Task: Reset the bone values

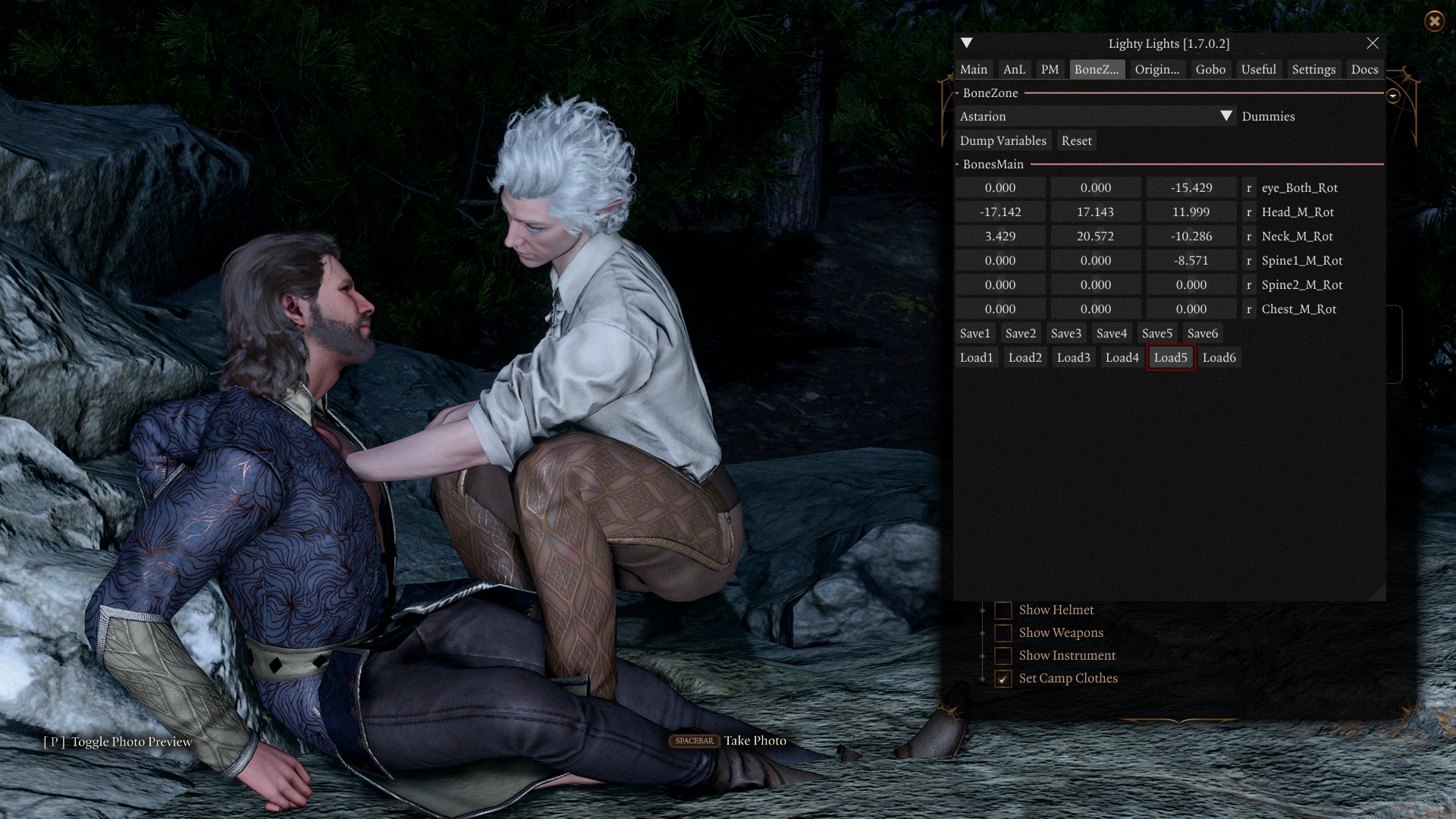Action: (1076, 141)
